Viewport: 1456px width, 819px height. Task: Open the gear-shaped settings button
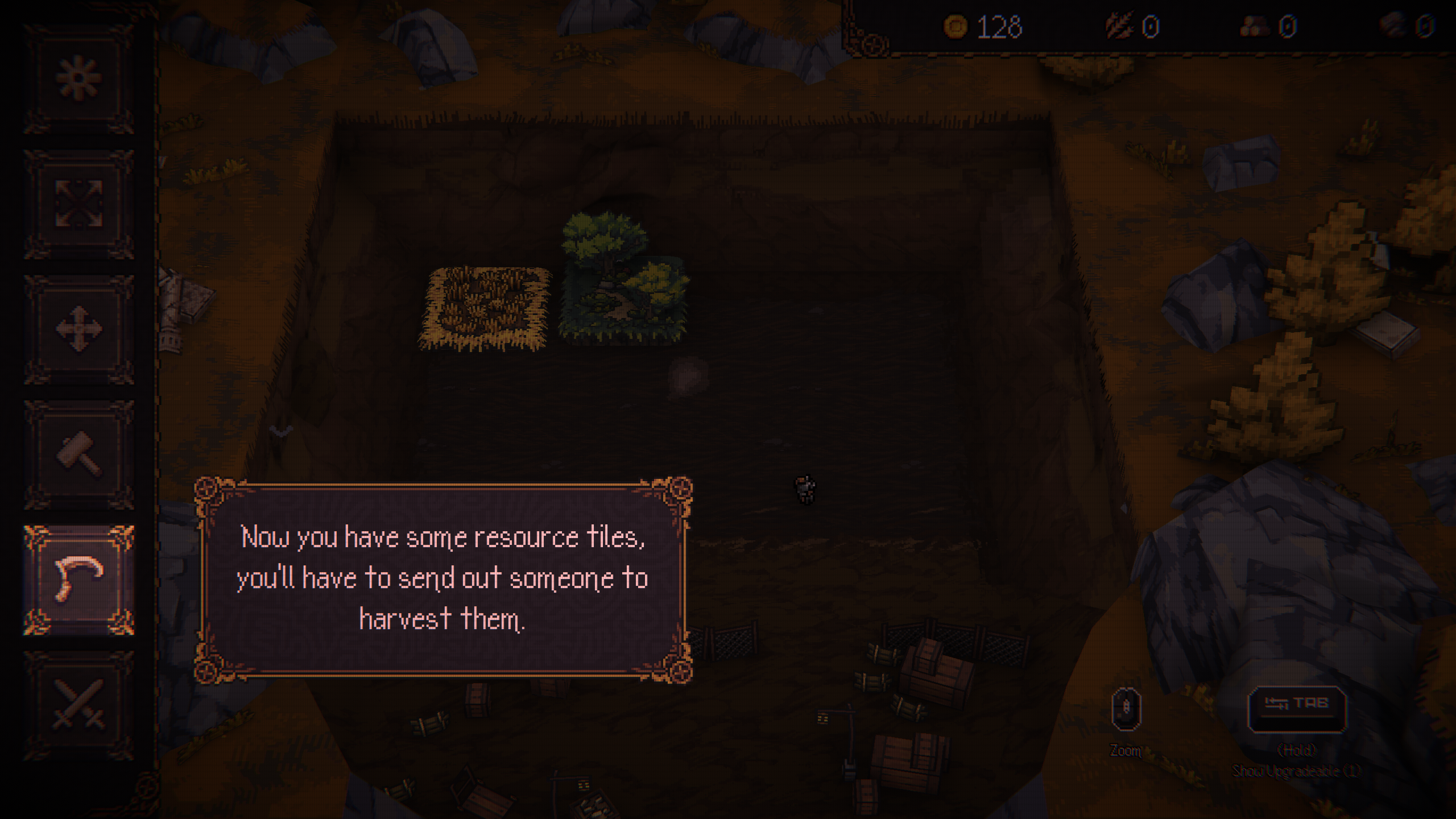[x=78, y=78]
